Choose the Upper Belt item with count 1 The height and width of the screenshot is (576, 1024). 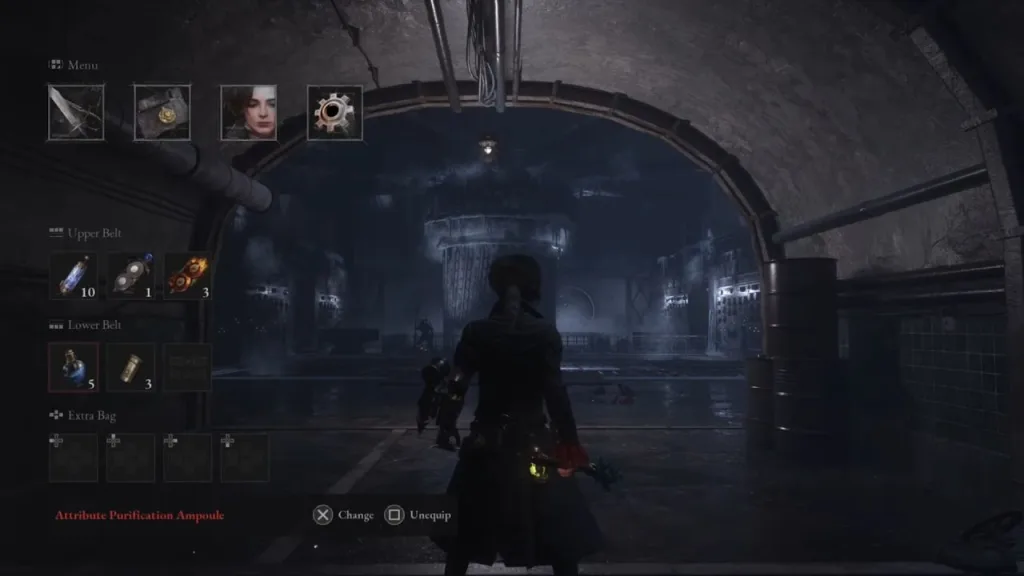131,276
